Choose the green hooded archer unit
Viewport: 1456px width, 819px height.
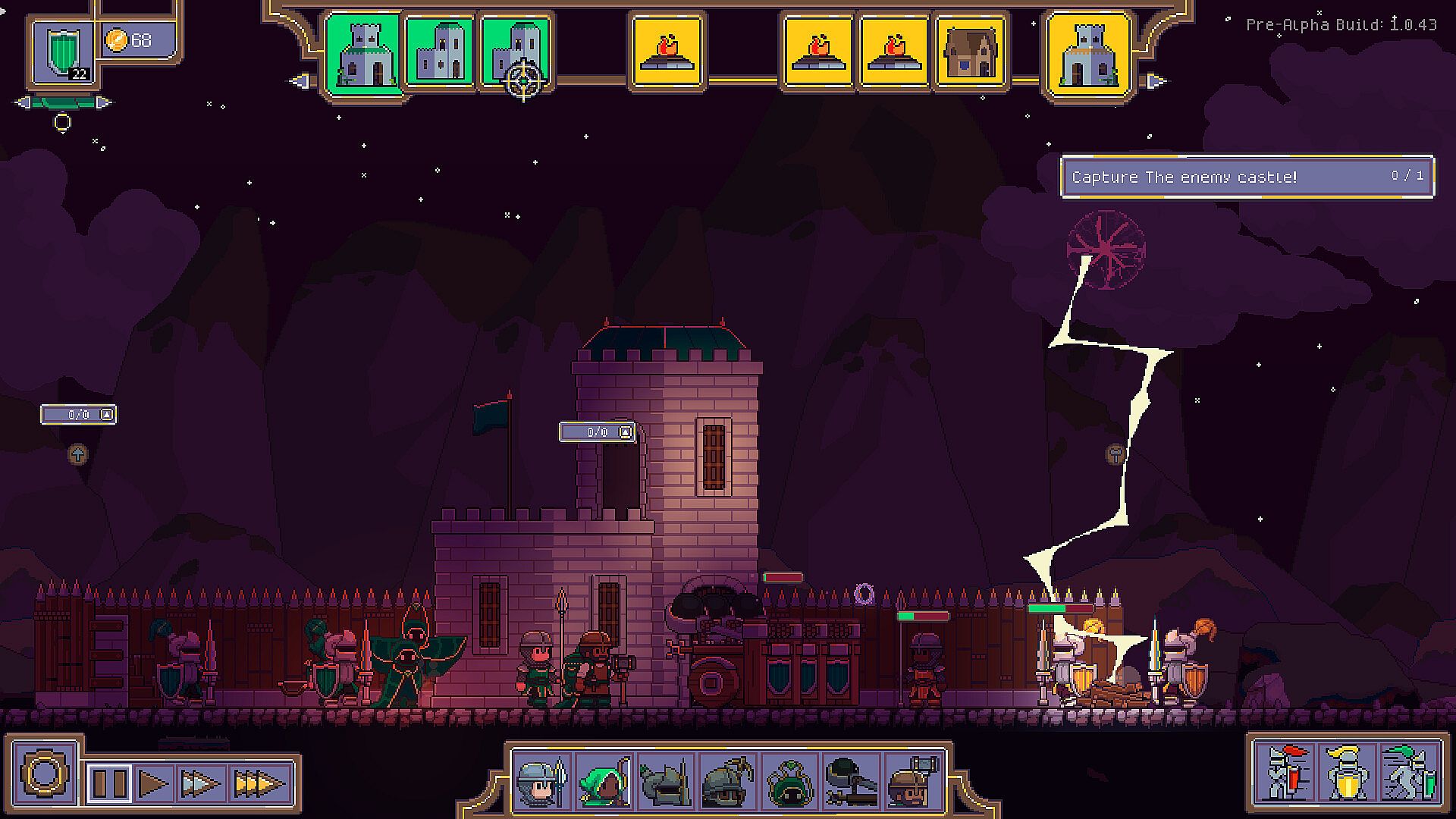[604, 782]
